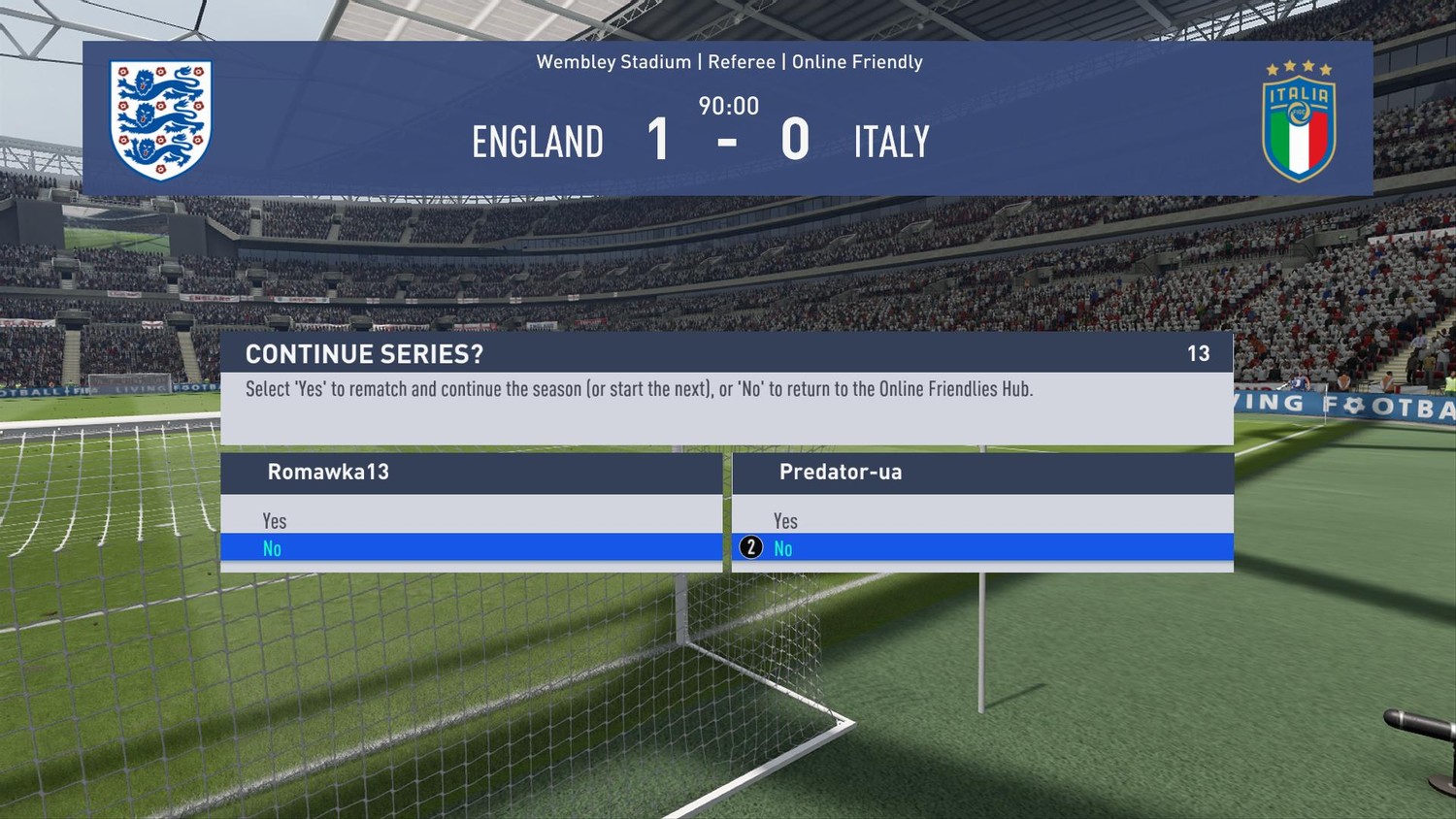Choose Yes under Romawka13

[275, 521]
